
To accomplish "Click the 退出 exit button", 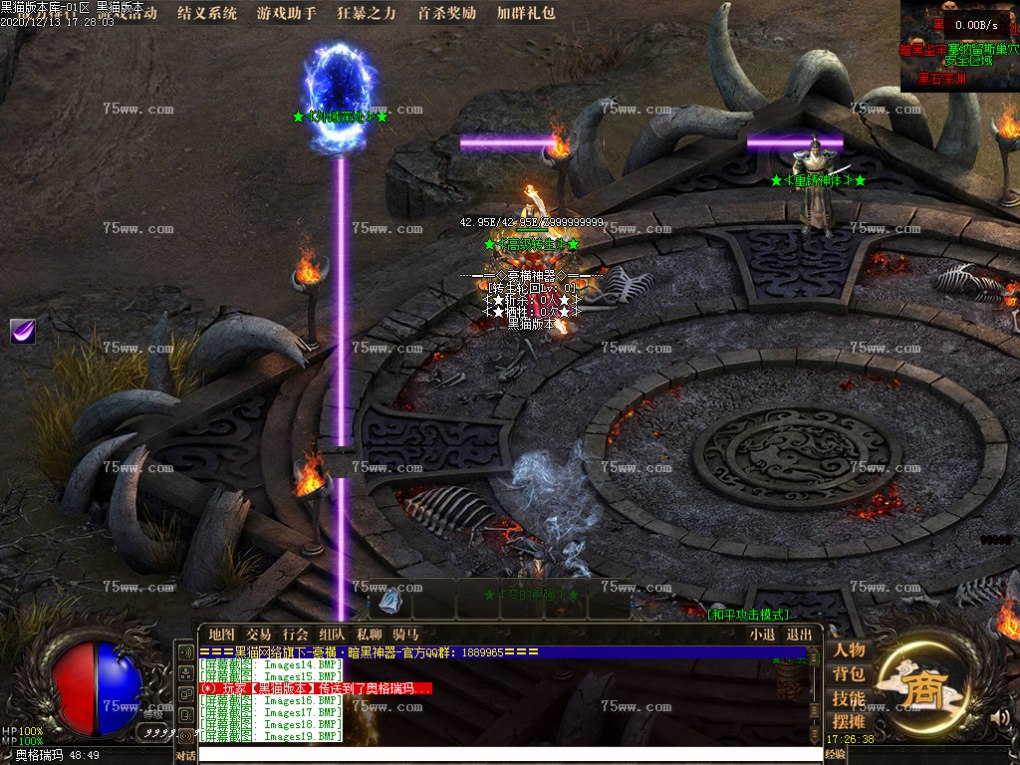I will [799, 634].
